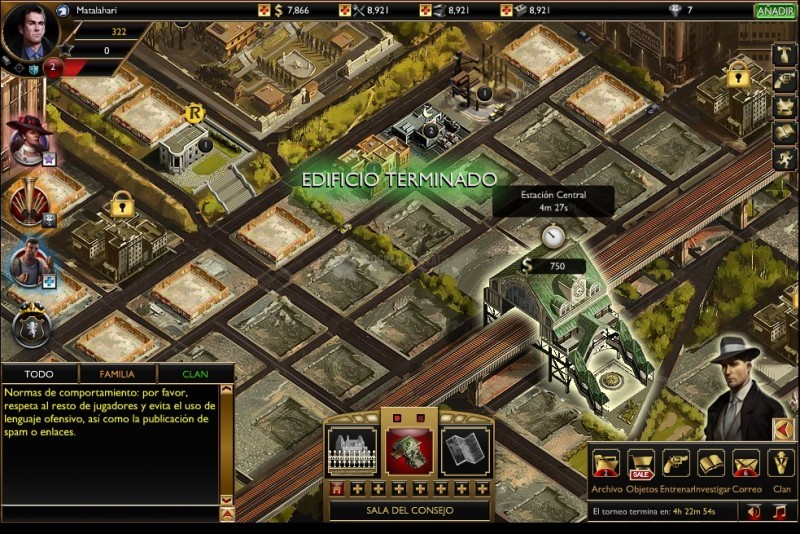This screenshot has width=800, height=534.
Task: Open the Sala del Consejo button
Action: coord(409,510)
